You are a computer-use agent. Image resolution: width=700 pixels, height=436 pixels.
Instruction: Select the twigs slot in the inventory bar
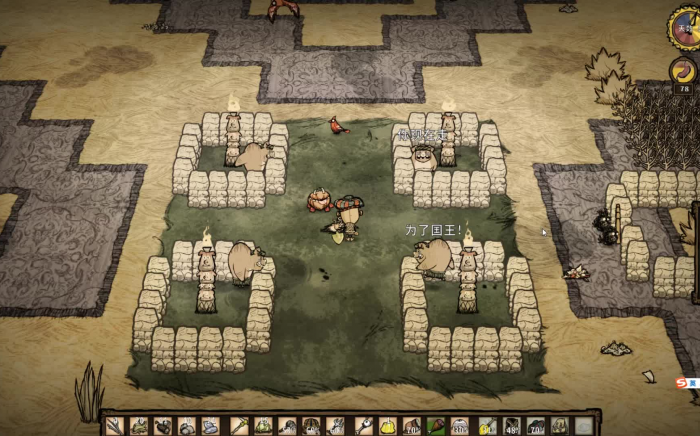pos(114,425)
